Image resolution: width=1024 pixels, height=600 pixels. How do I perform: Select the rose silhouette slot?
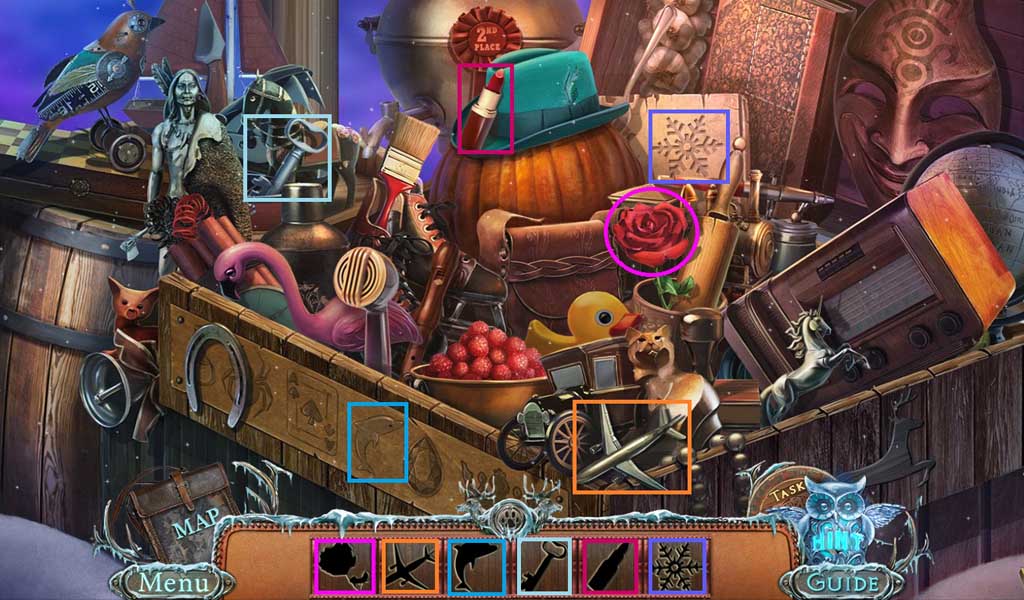tap(346, 565)
